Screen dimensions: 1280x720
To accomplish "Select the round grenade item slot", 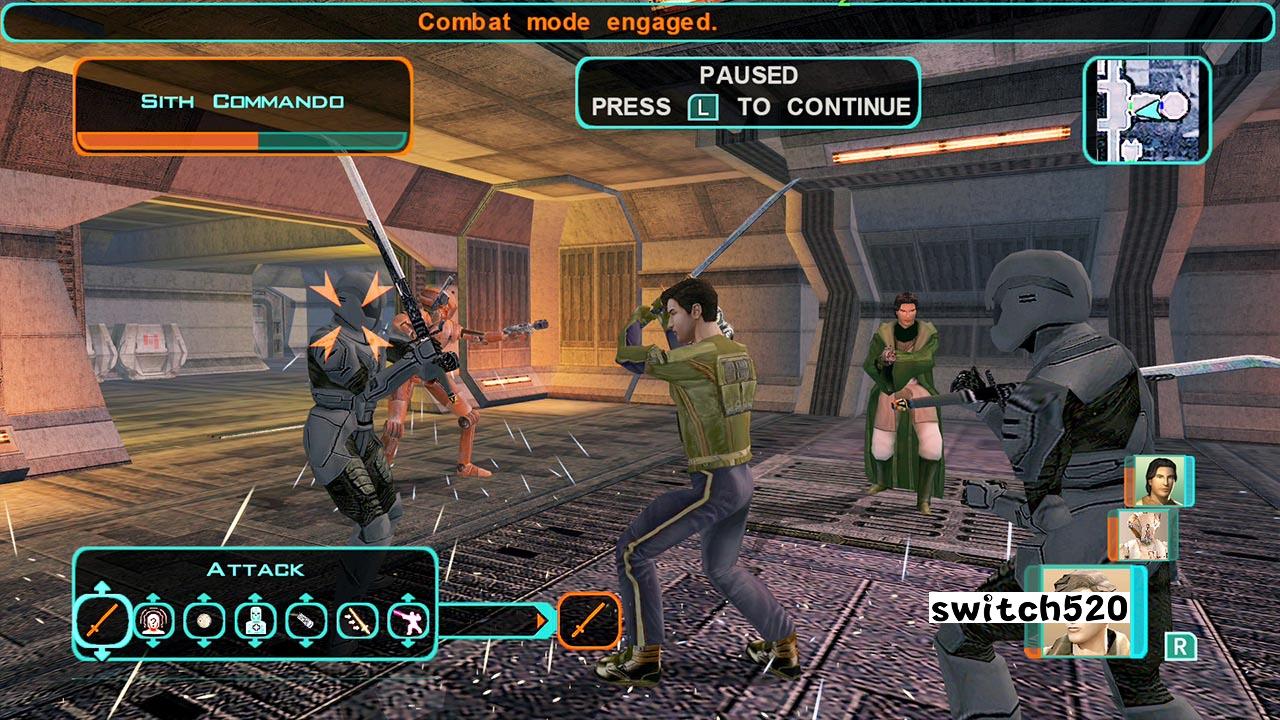I will 205,621.
